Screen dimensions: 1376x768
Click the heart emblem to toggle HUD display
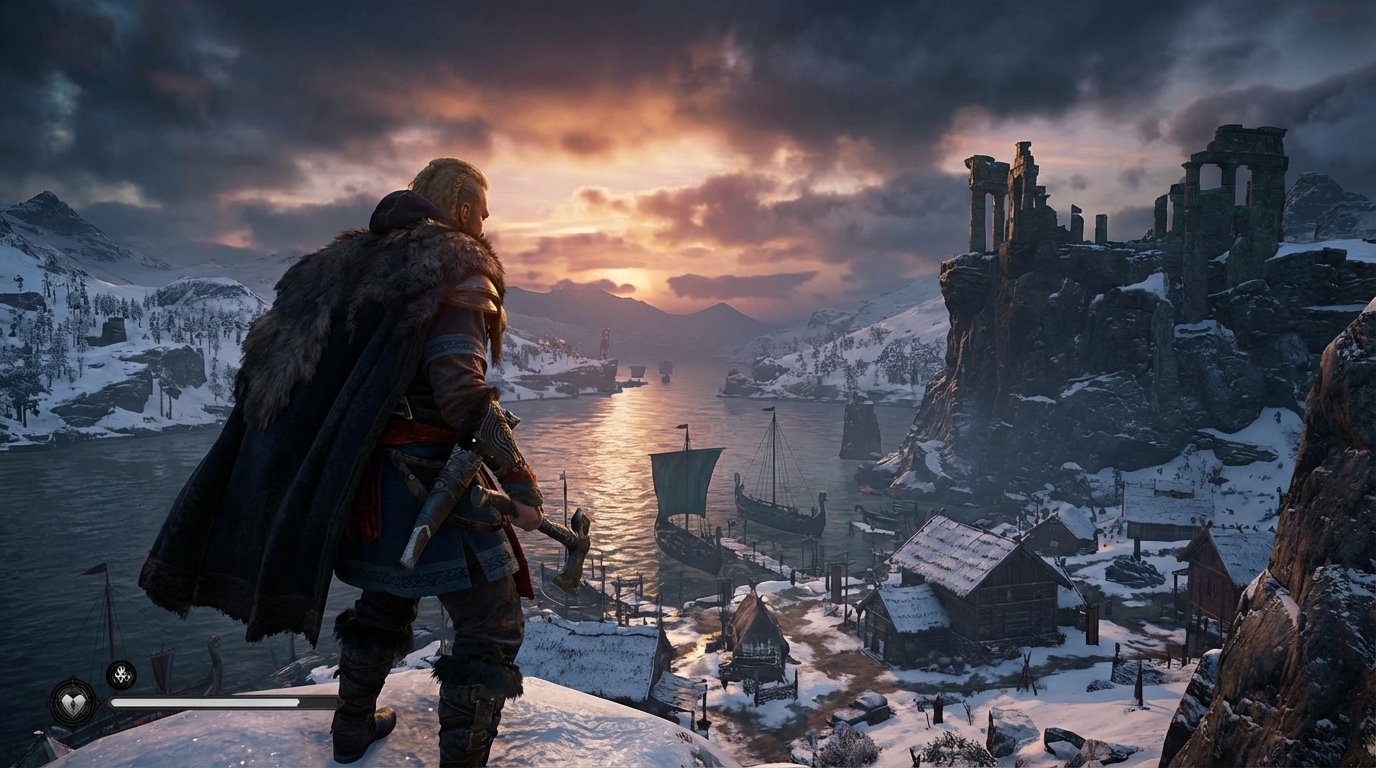click(75, 703)
